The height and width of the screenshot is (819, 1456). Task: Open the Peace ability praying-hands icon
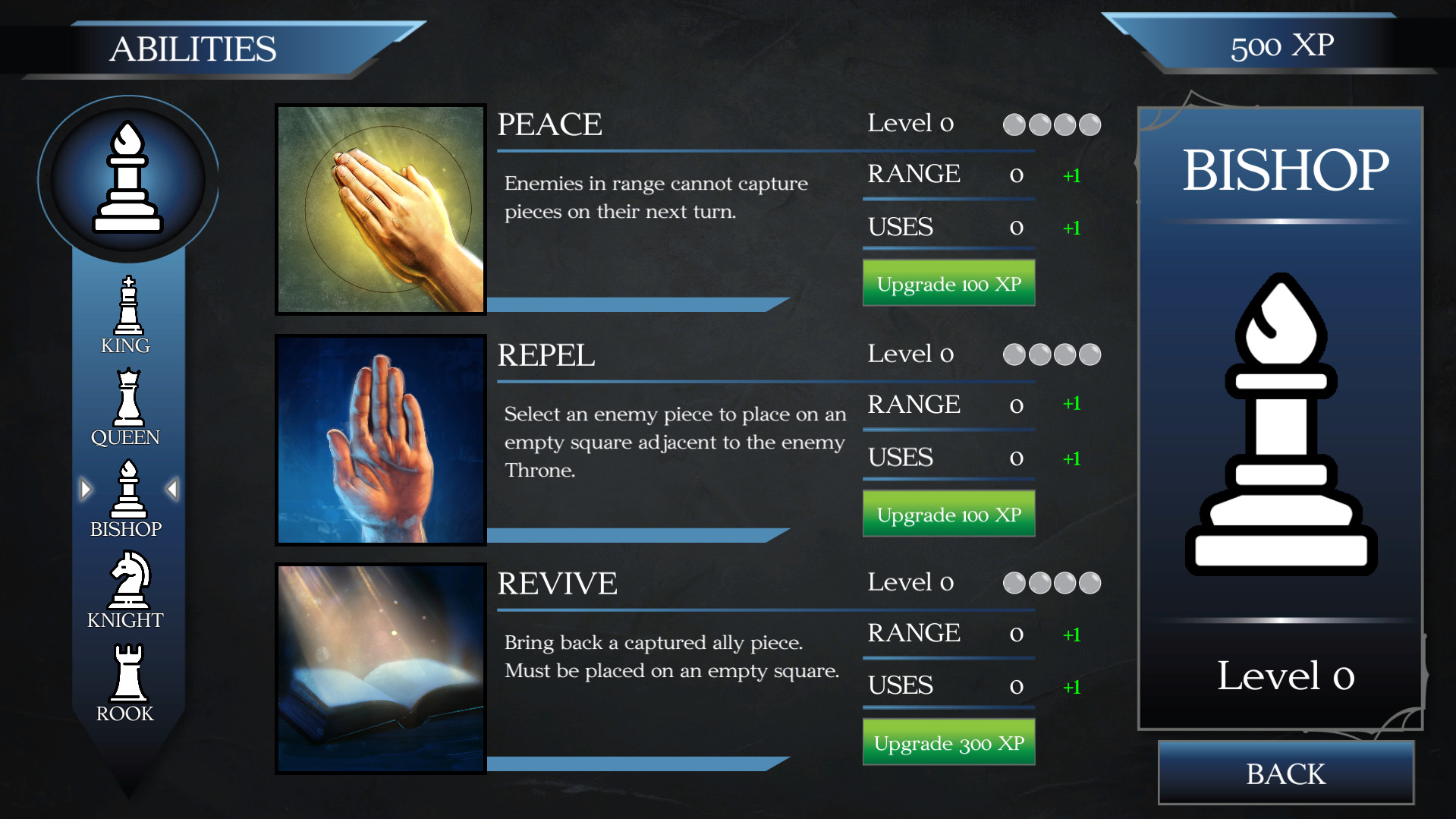coord(381,208)
